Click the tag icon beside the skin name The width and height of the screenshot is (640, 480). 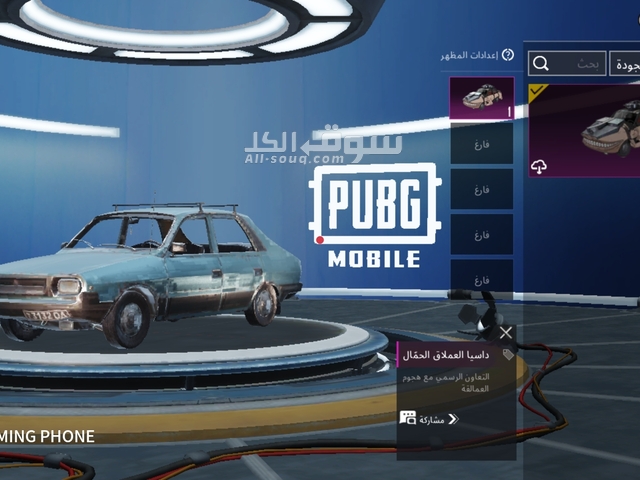click(508, 354)
